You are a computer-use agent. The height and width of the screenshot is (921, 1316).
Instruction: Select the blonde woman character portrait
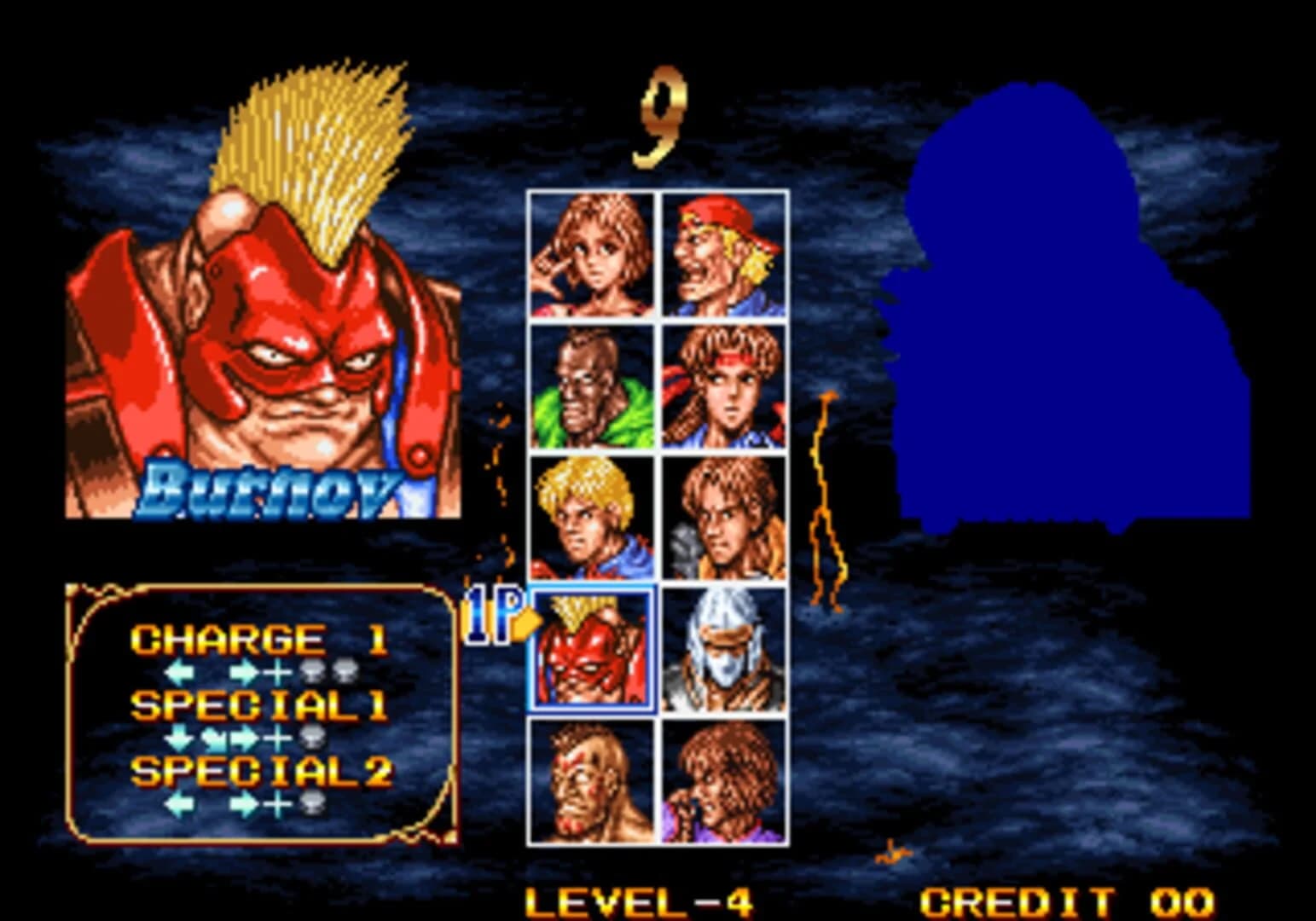tap(590, 252)
